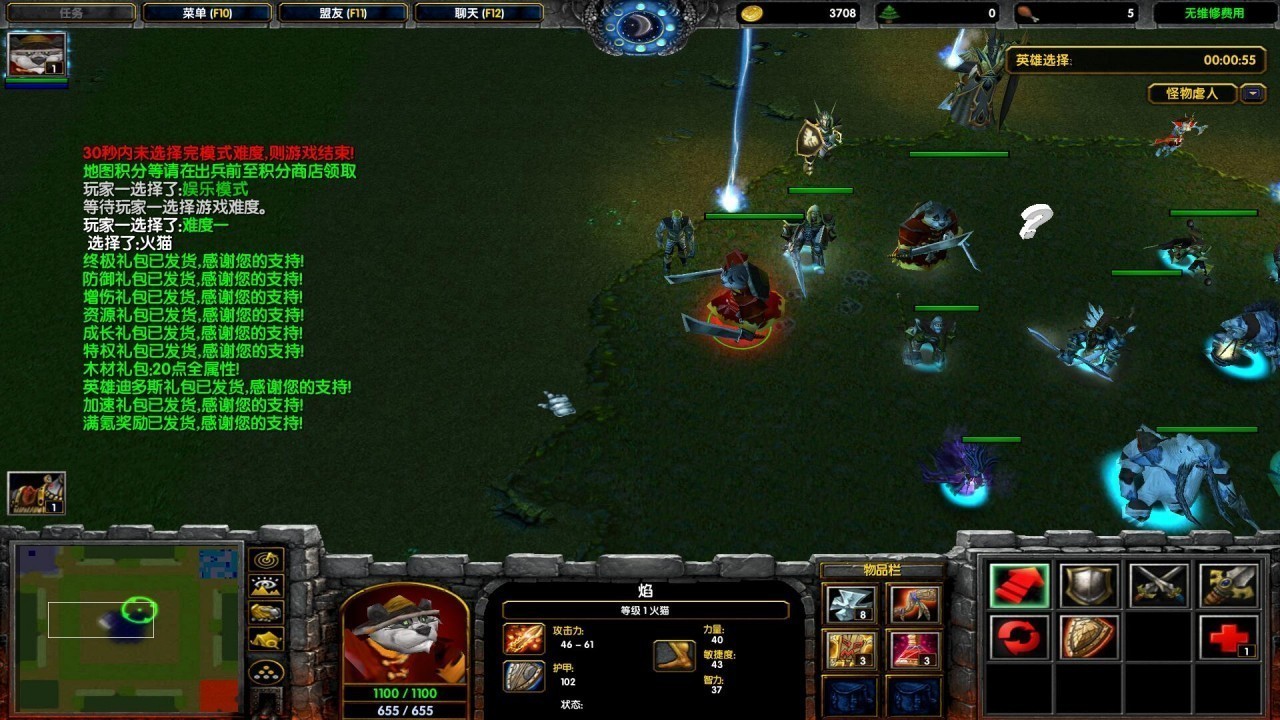This screenshot has width=1280, height=720.
Task: Click the 任务 quests button
Action: pyautogui.click(x=70, y=13)
